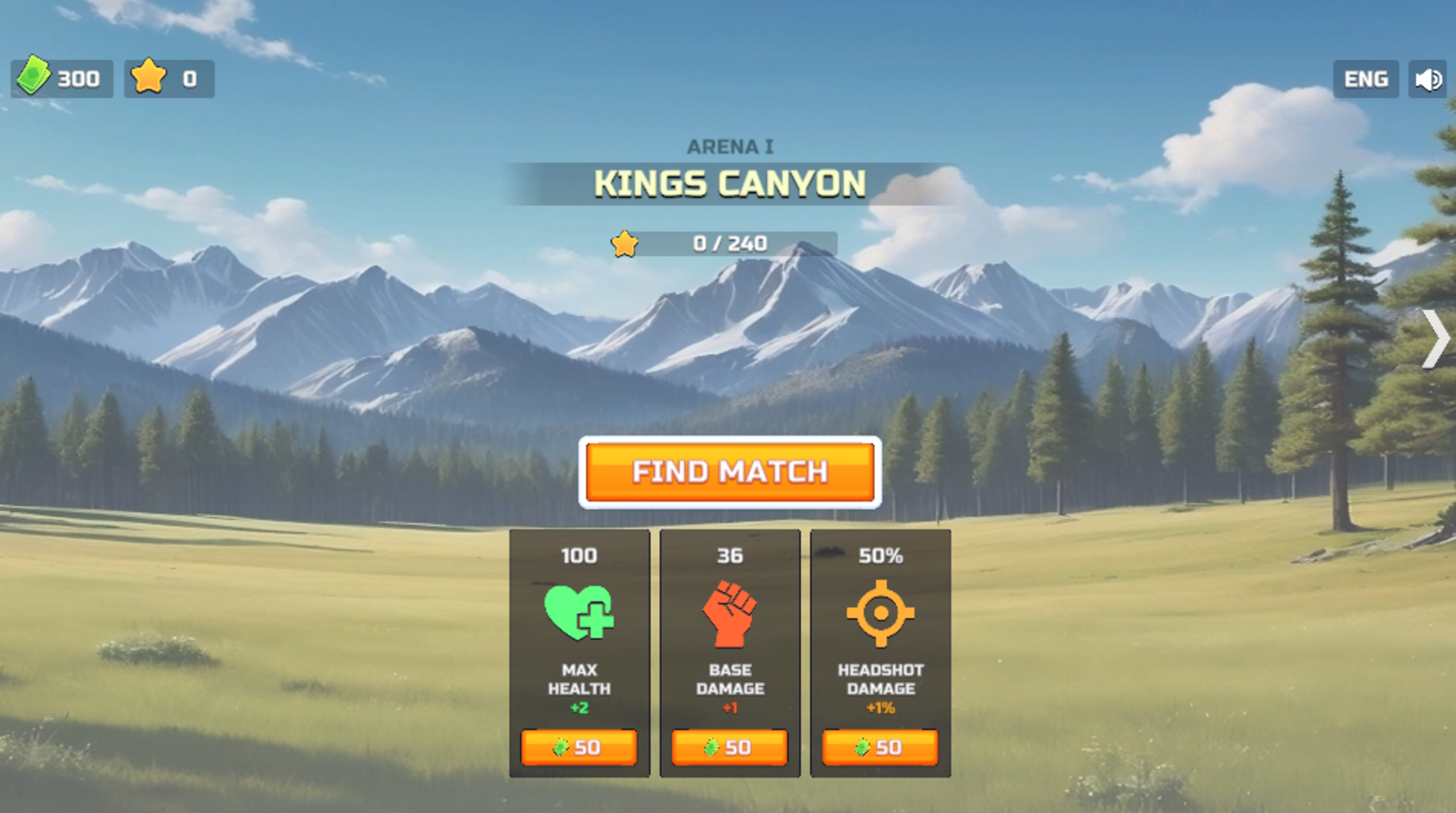Image resolution: width=1456 pixels, height=813 pixels.
Task: Toggle sound off using the speaker control
Action: 1429,80
